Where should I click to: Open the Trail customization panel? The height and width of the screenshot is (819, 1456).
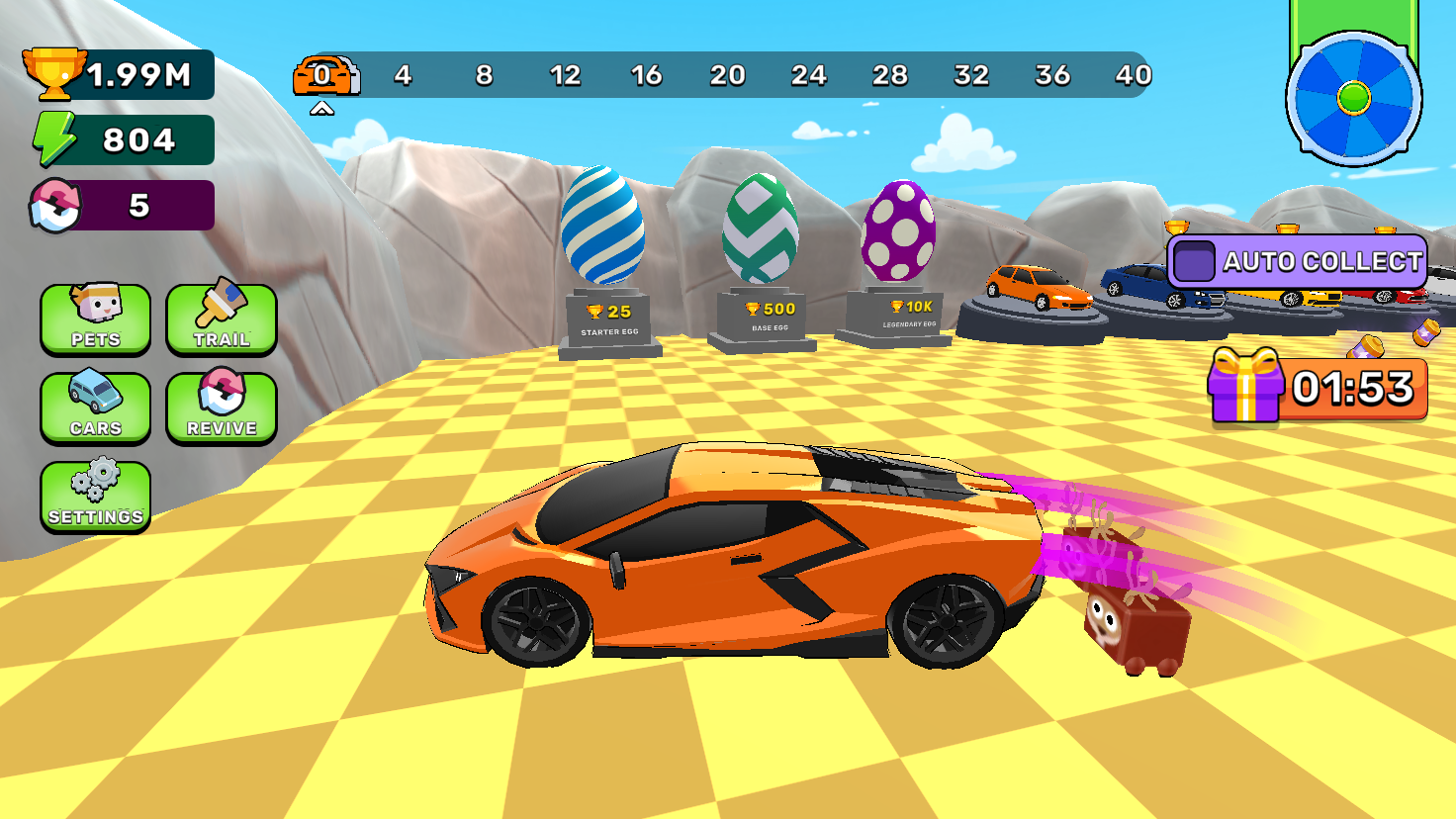tap(220, 321)
